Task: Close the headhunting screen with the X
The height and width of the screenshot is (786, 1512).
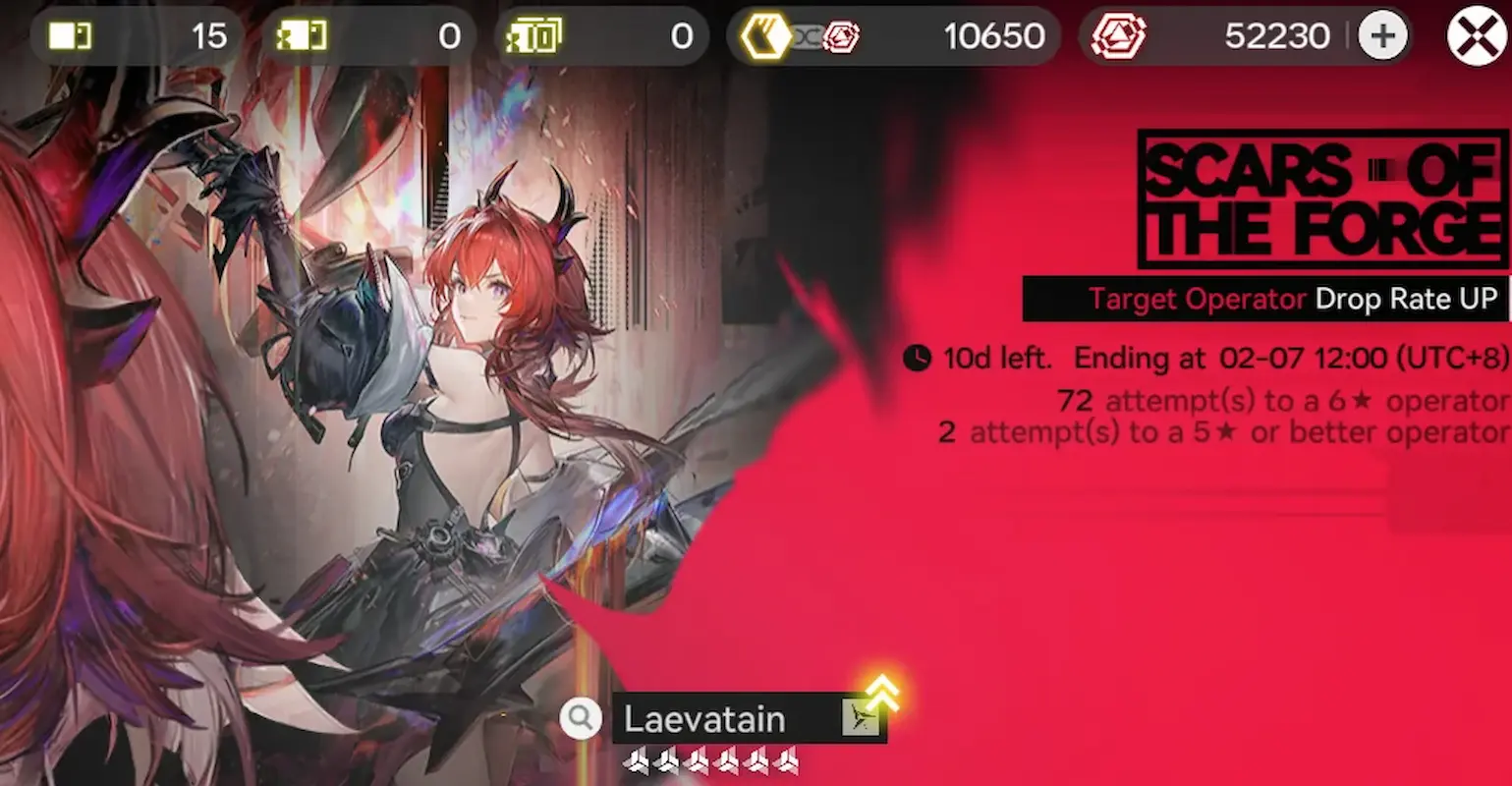Action: click(1475, 35)
